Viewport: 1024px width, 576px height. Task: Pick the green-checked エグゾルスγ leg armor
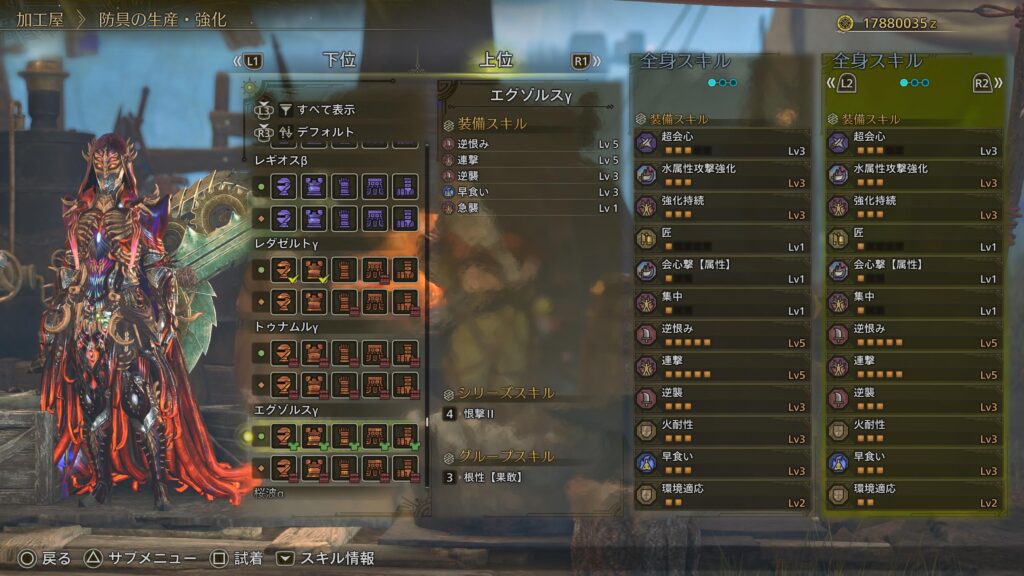[405, 436]
